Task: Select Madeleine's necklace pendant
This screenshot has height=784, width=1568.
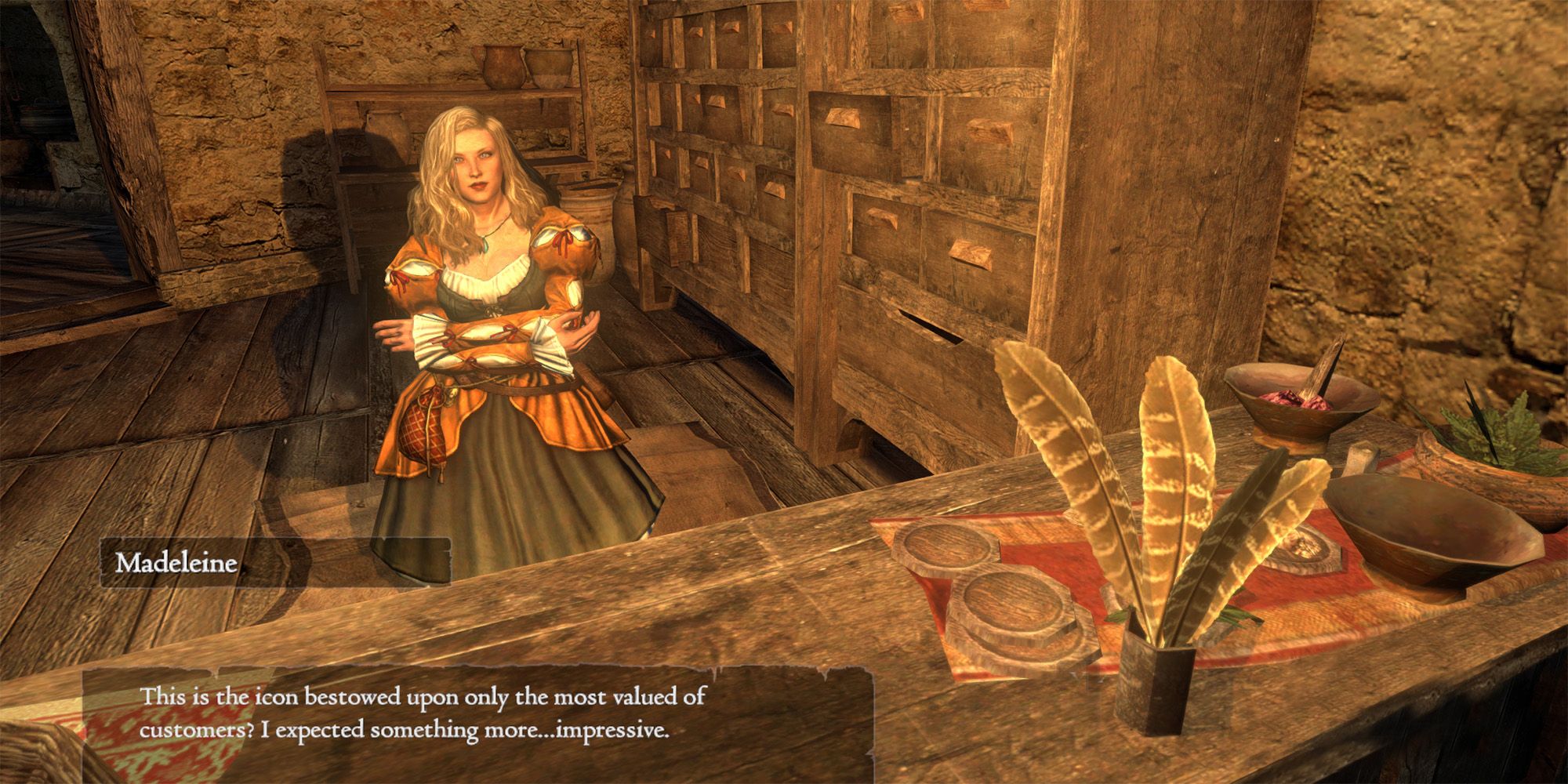Action: tap(485, 246)
